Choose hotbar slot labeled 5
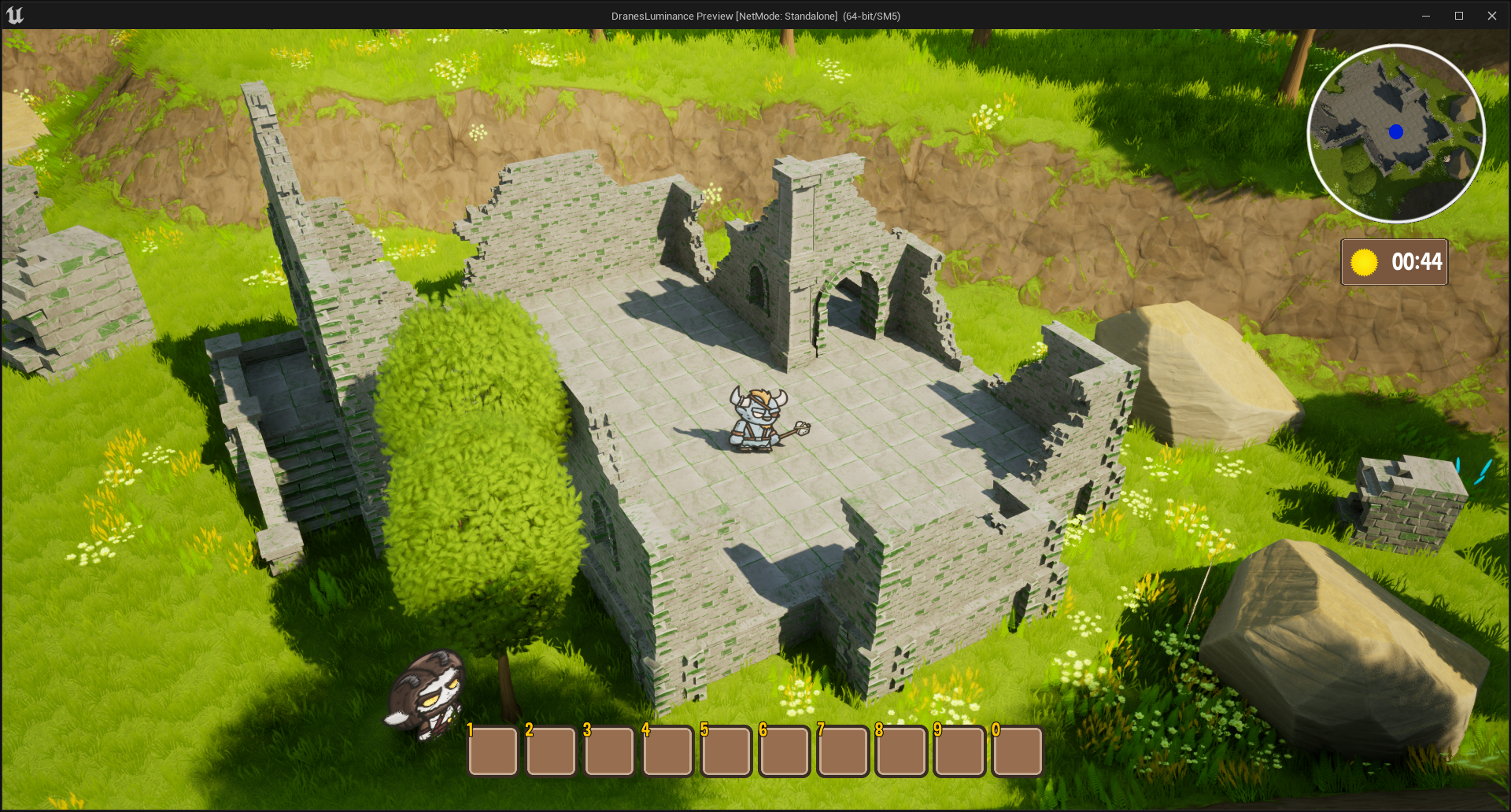The height and width of the screenshot is (812, 1511). coord(726,751)
